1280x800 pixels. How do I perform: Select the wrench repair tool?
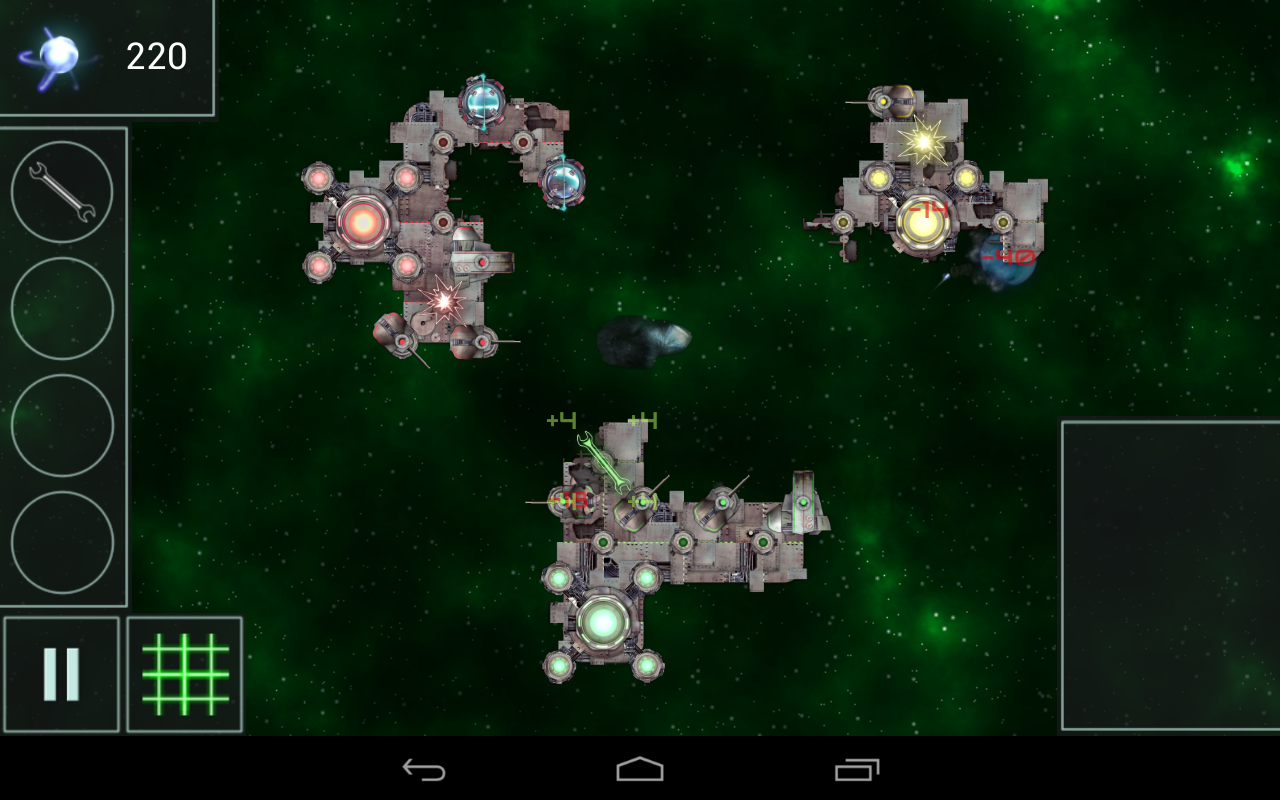62,189
